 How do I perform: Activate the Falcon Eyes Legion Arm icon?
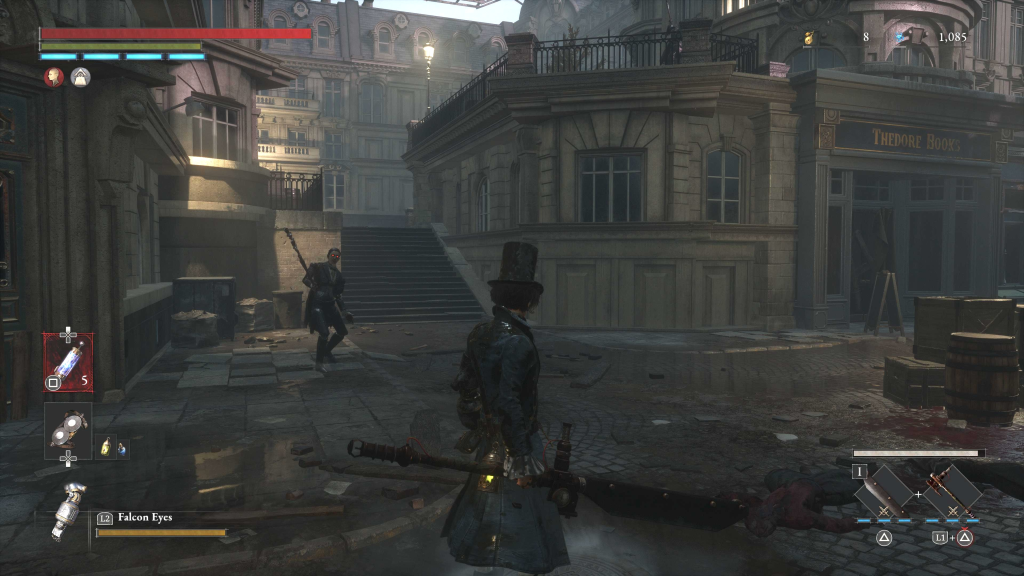coord(67,510)
